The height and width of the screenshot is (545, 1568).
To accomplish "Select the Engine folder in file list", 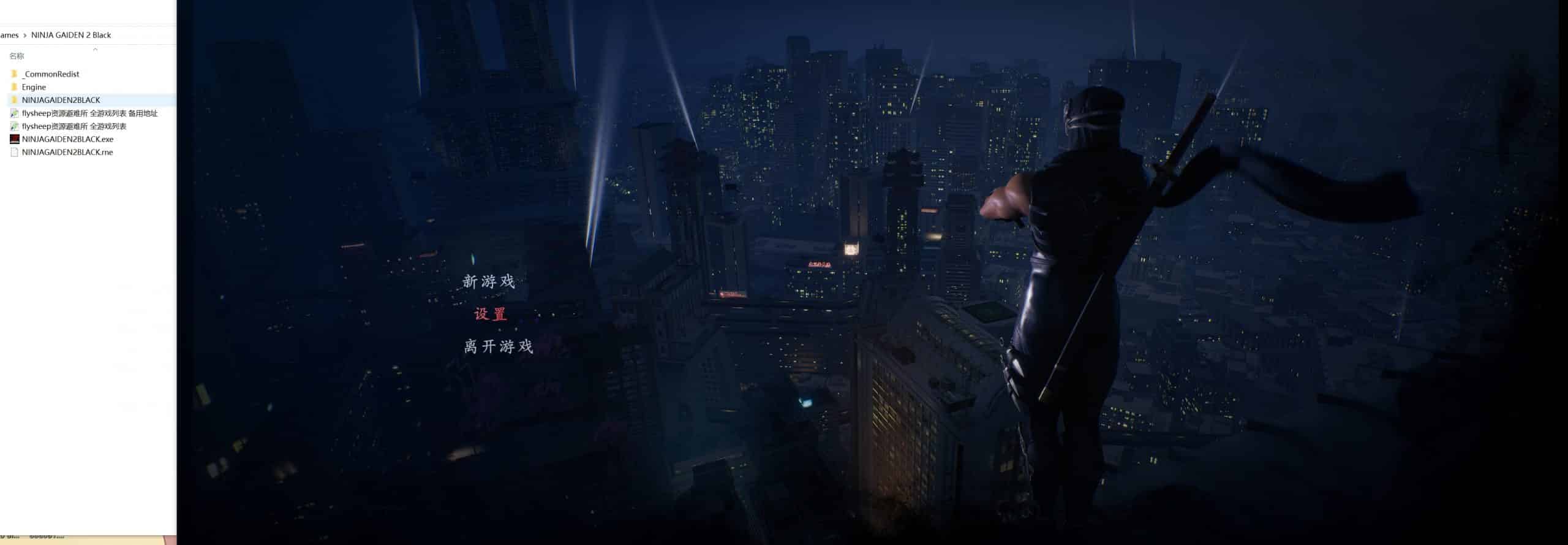I will point(34,87).
